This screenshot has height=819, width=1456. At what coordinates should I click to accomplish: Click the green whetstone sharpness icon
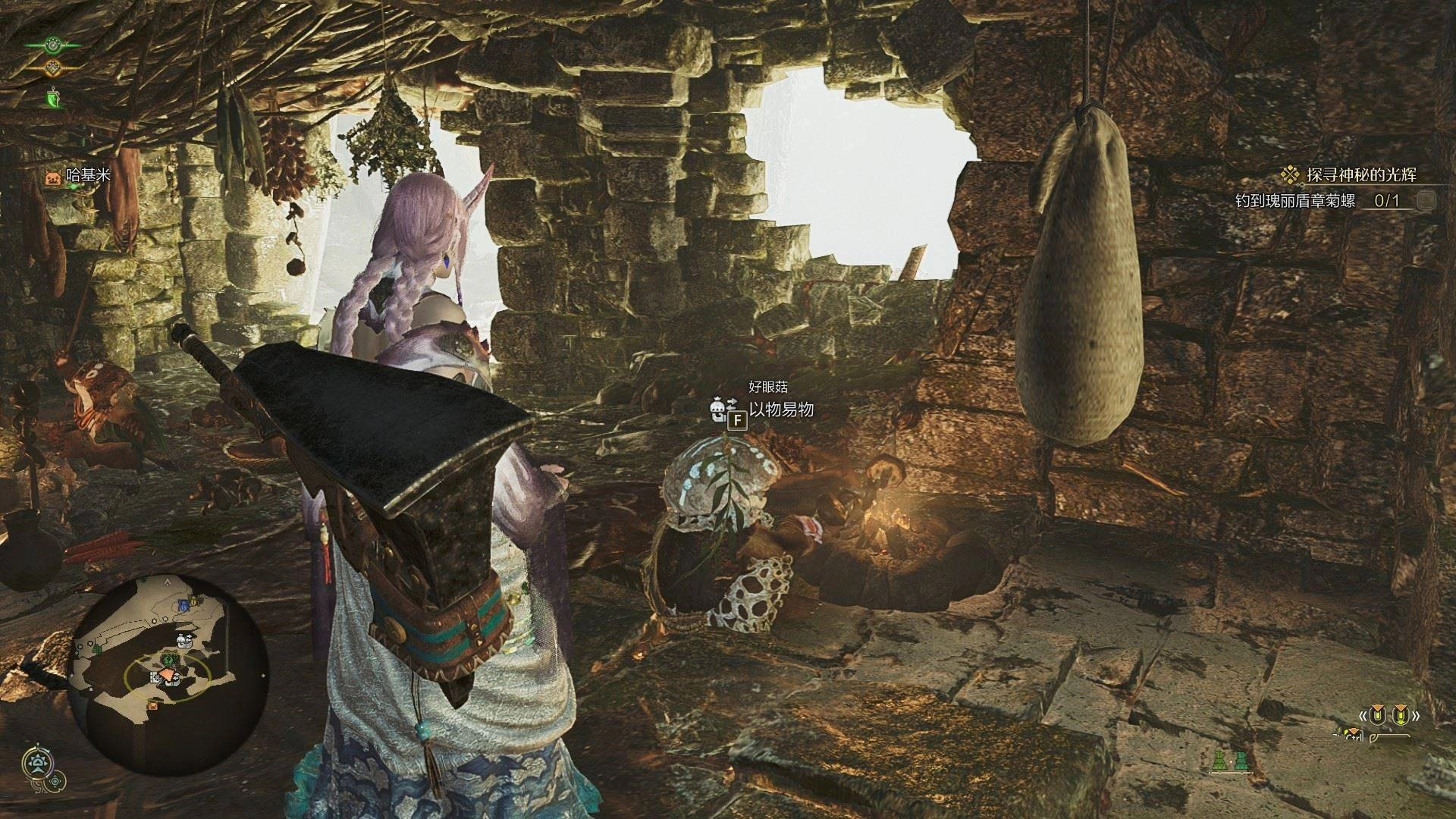pos(52,97)
